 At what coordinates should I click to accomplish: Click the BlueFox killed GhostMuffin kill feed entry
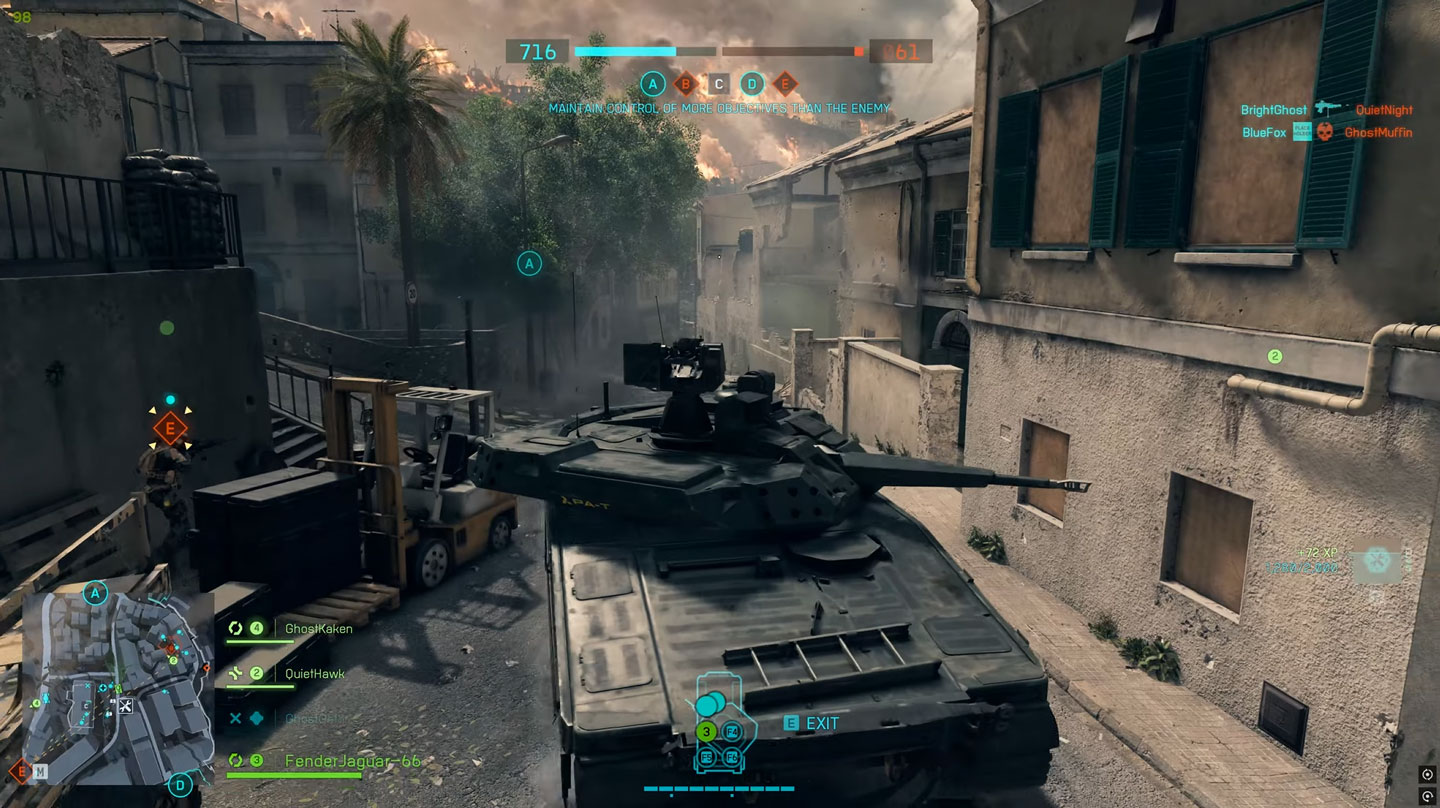1326,132
